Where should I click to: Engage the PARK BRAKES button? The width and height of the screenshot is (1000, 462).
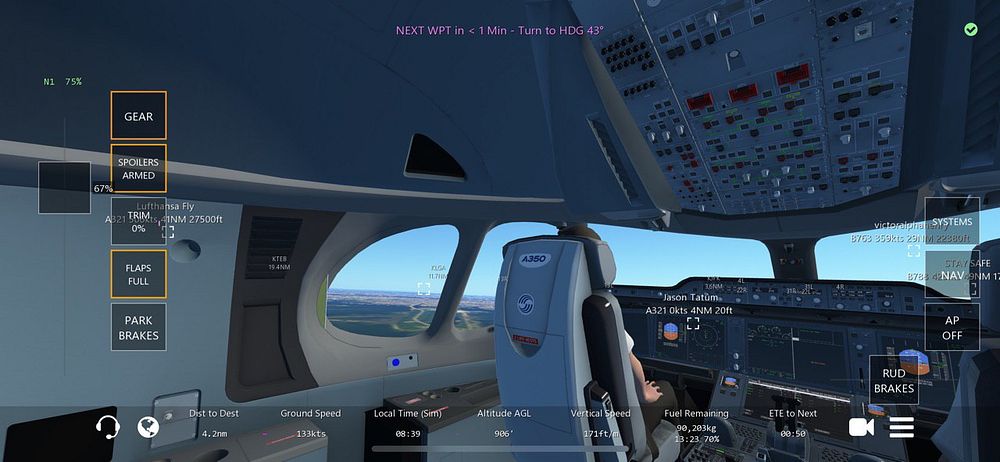138,327
